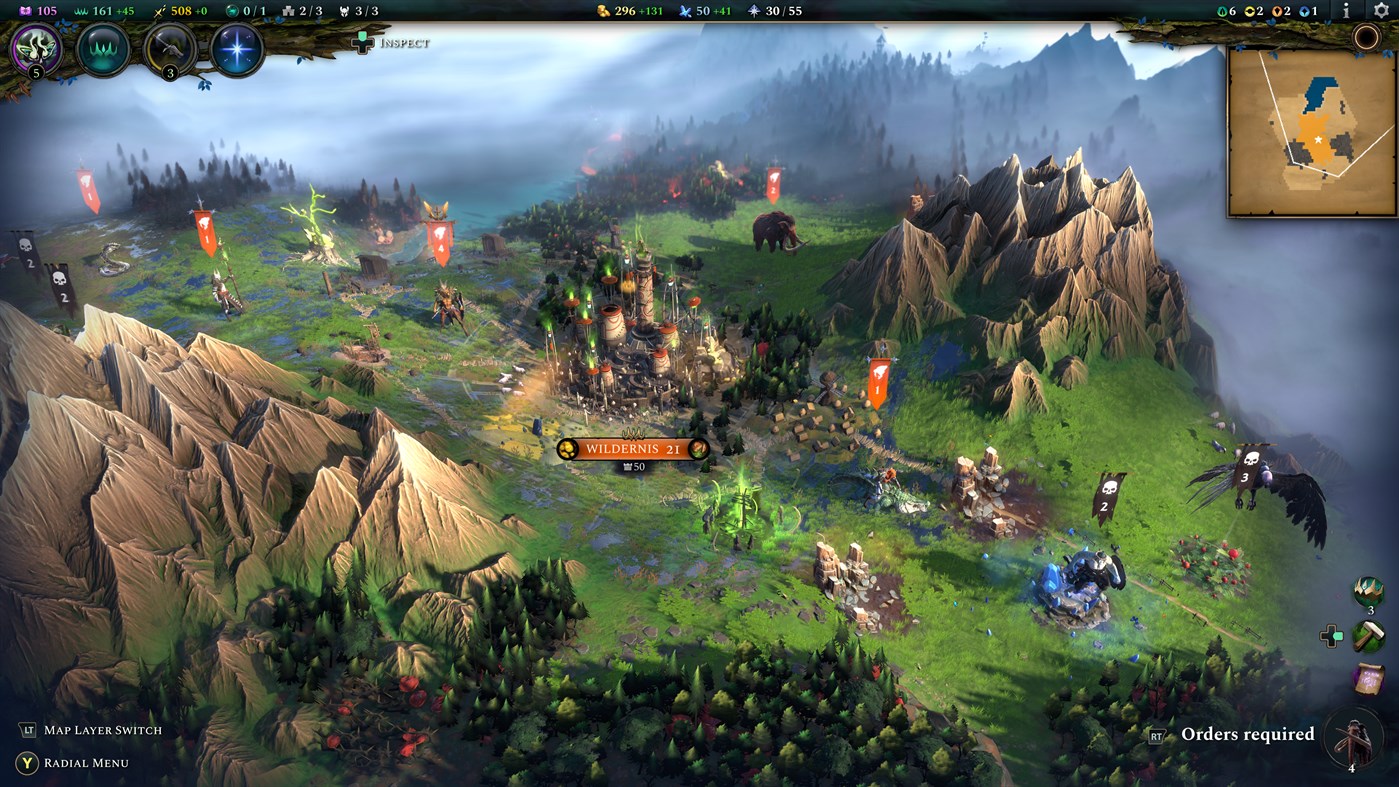Select the hammer production icon on the right
The image size is (1399, 787).
pos(1366,635)
